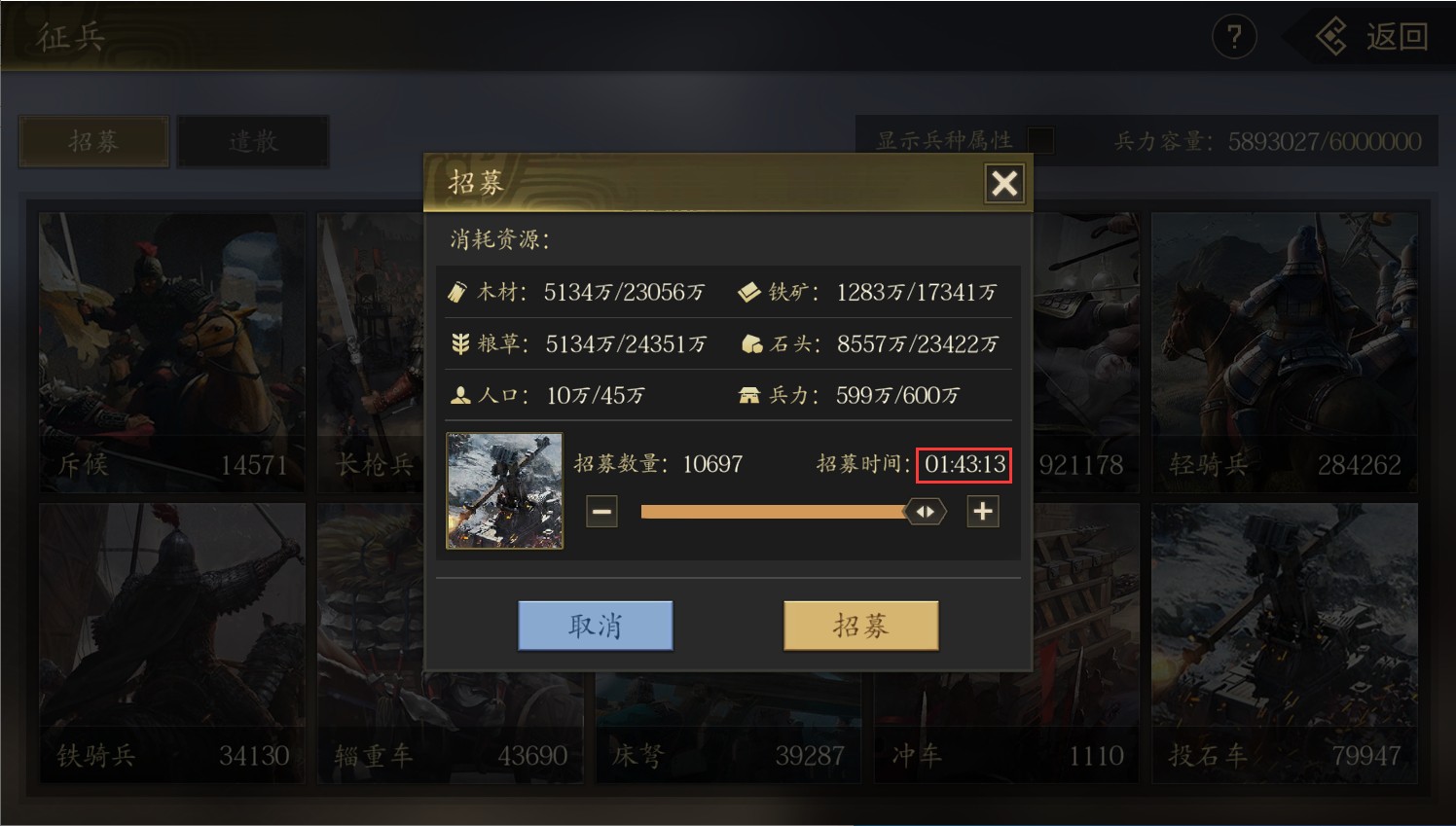Image resolution: width=1456 pixels, height=826 pixels.
Task: Switch to the 遣散 tab
Action: point(253,142)
